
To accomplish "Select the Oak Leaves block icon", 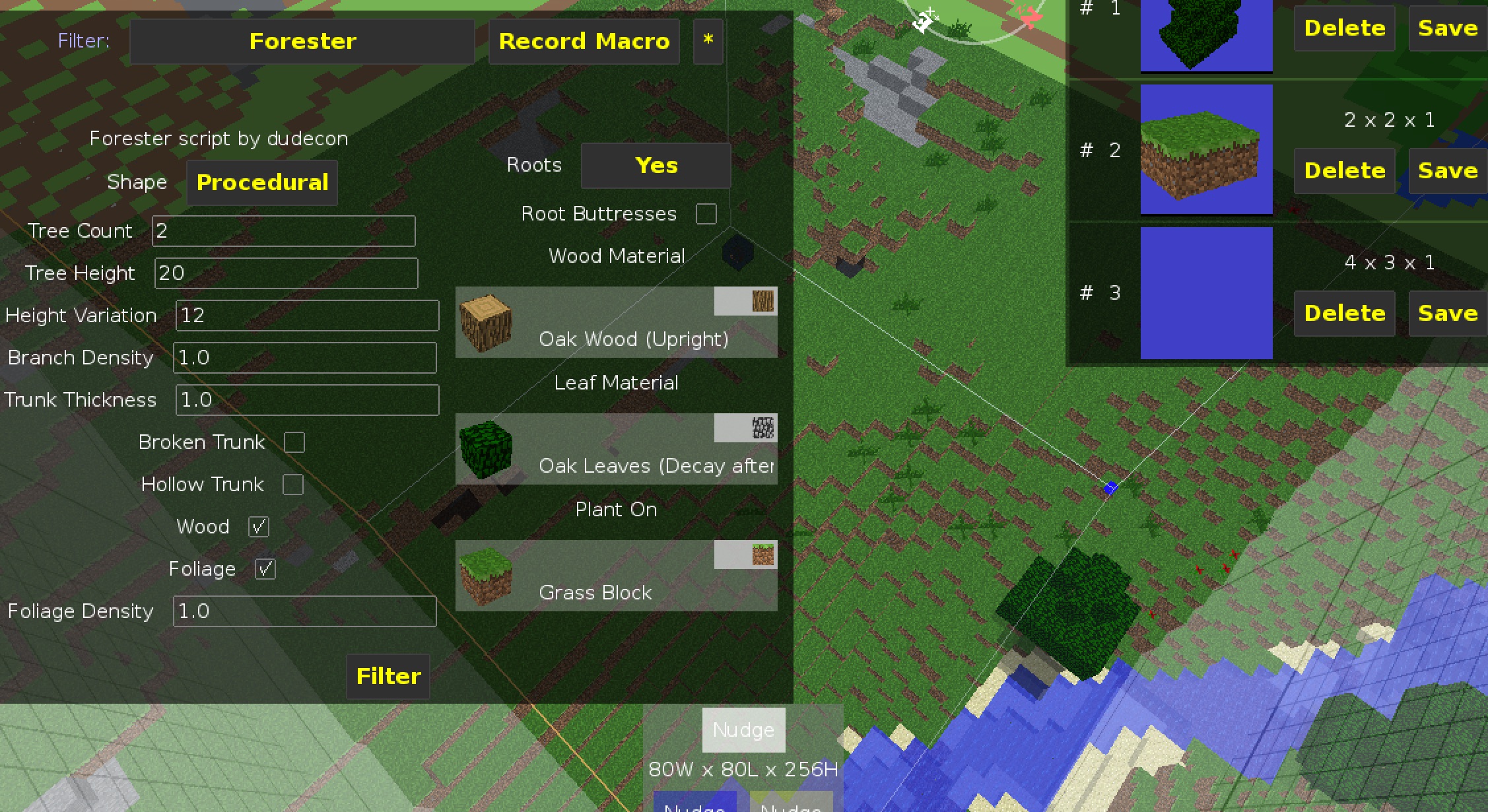I will (487, 450).
